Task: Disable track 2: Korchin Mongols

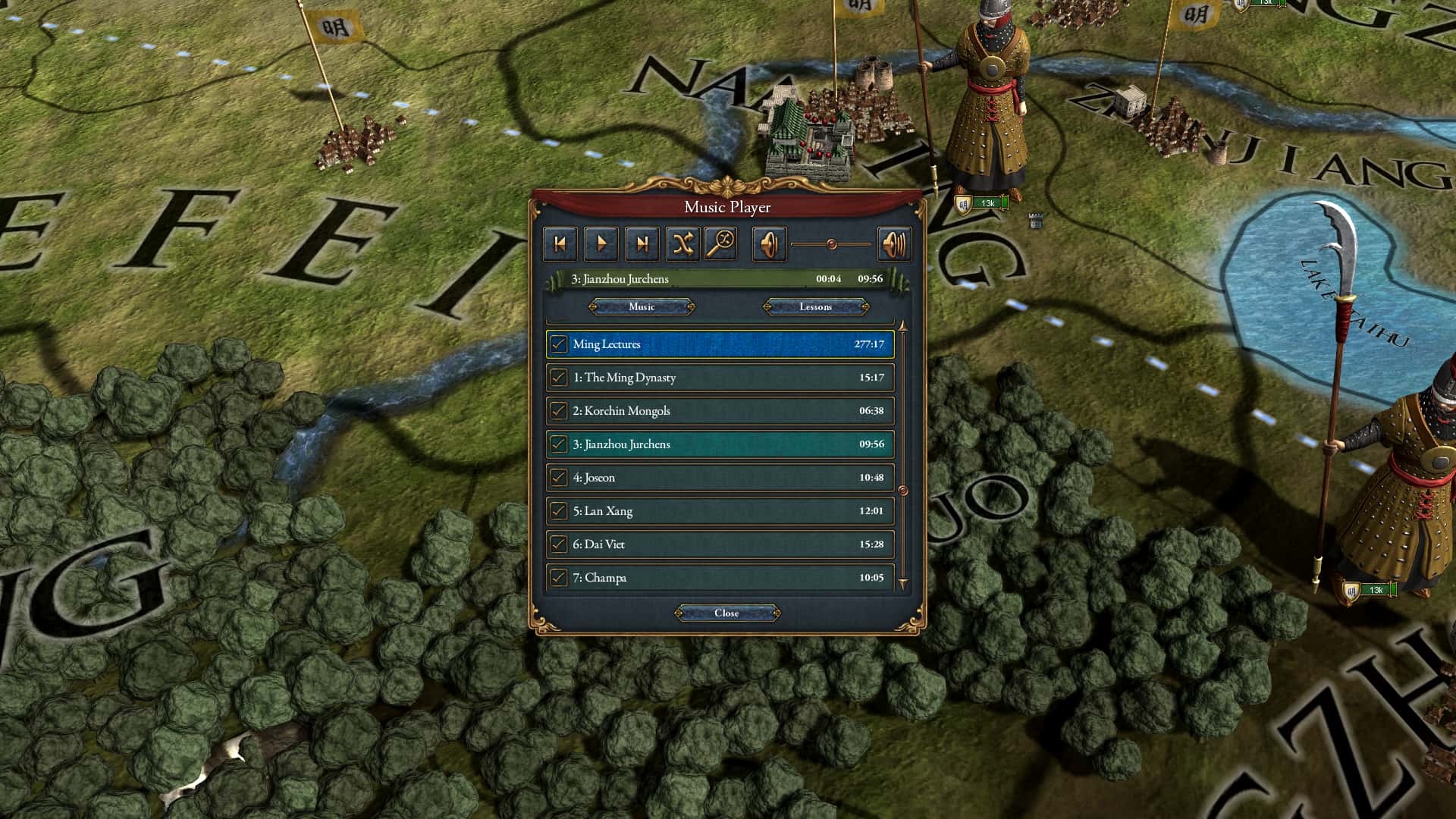Action: point(559,410)
